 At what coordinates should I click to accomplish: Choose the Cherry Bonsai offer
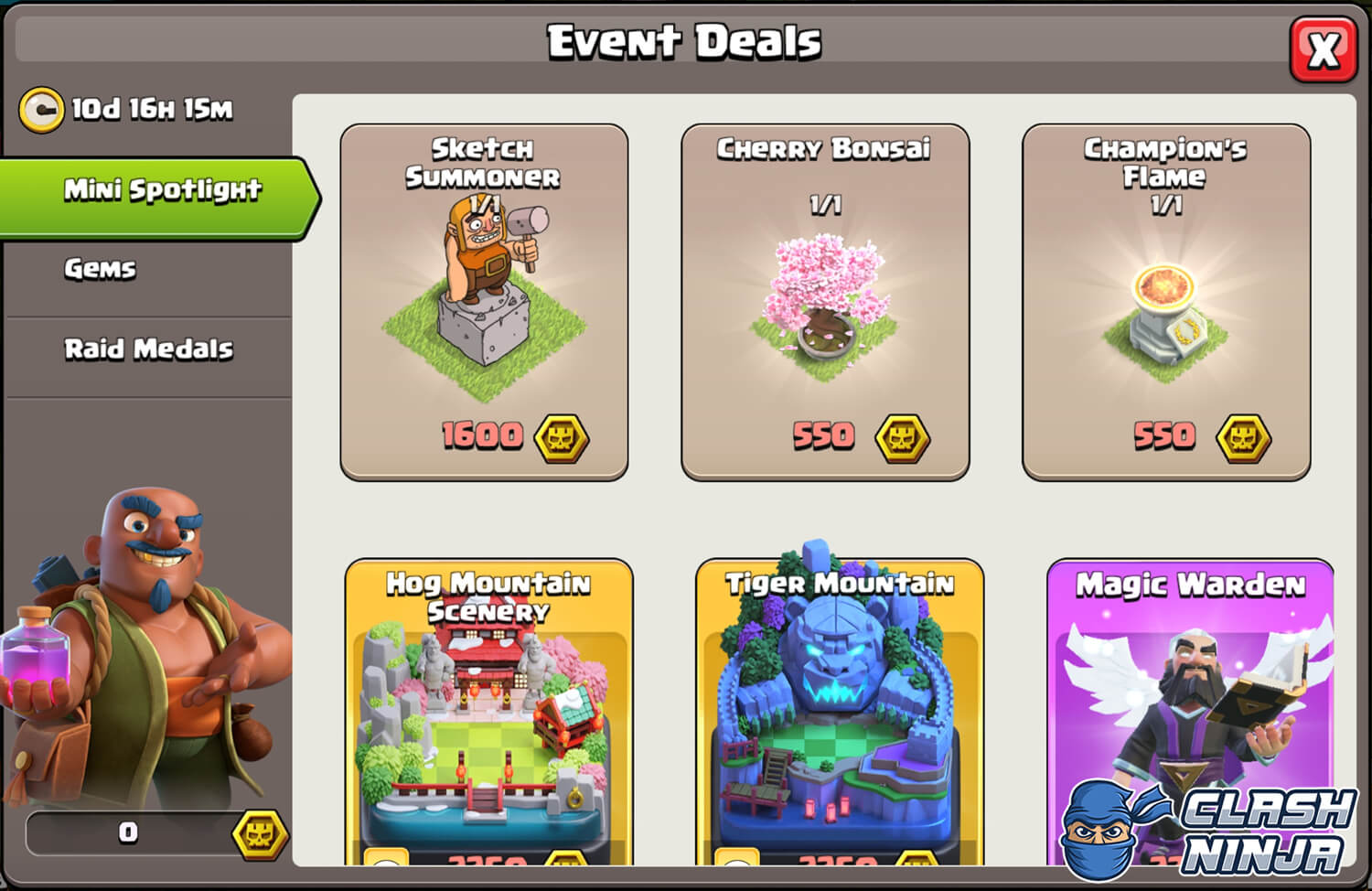(824, 302)
